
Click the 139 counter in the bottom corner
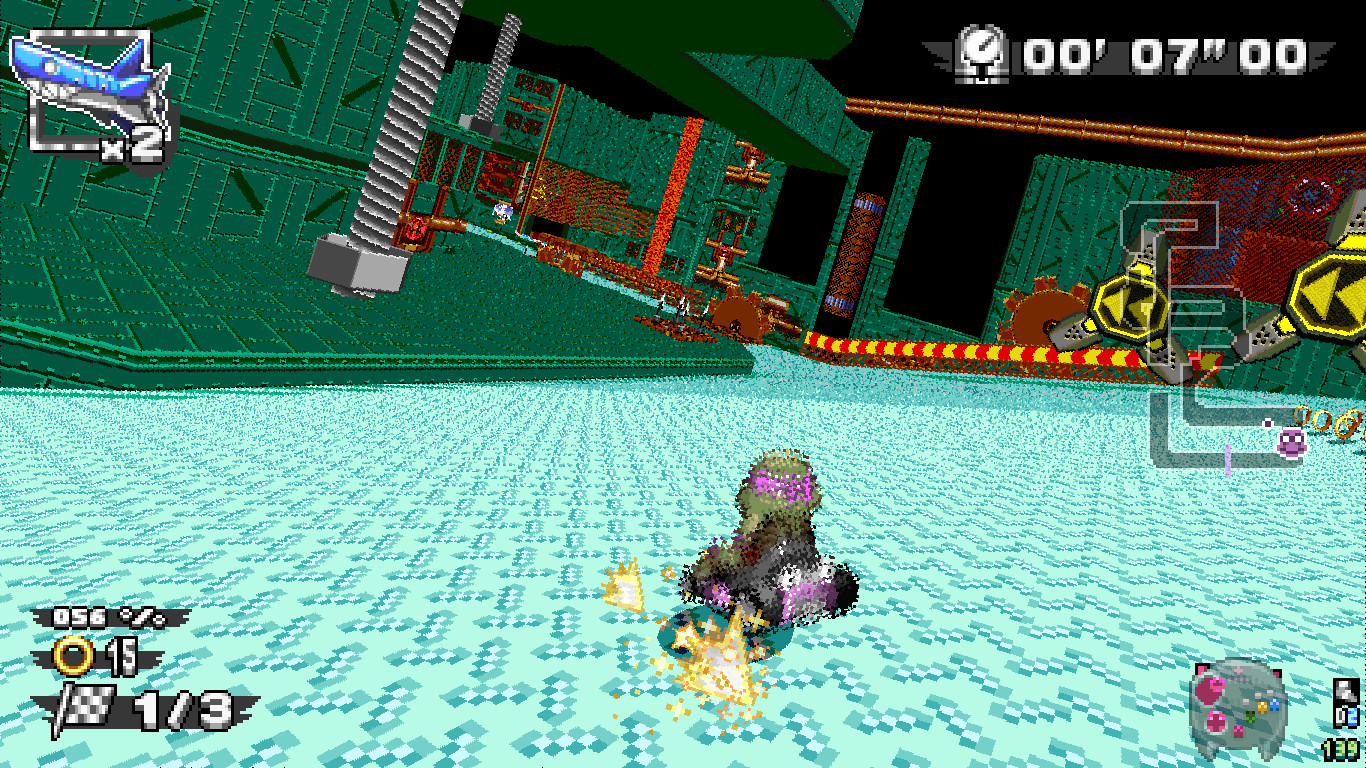point(1341,750)
